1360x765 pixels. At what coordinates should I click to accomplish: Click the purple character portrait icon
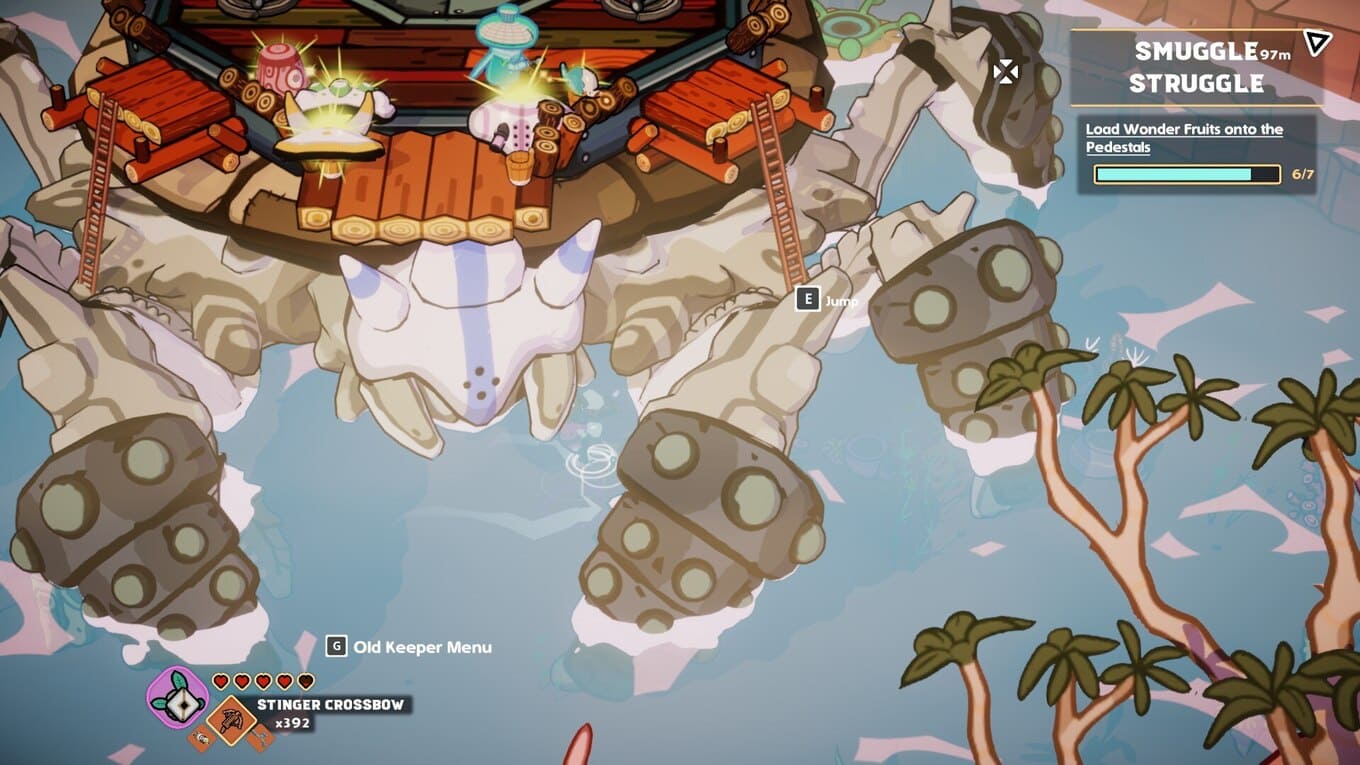[177, 696]
